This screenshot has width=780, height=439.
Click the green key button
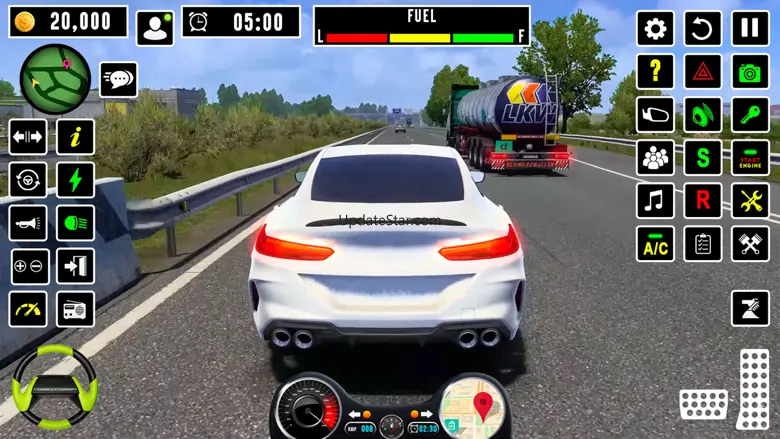(750, 115)
